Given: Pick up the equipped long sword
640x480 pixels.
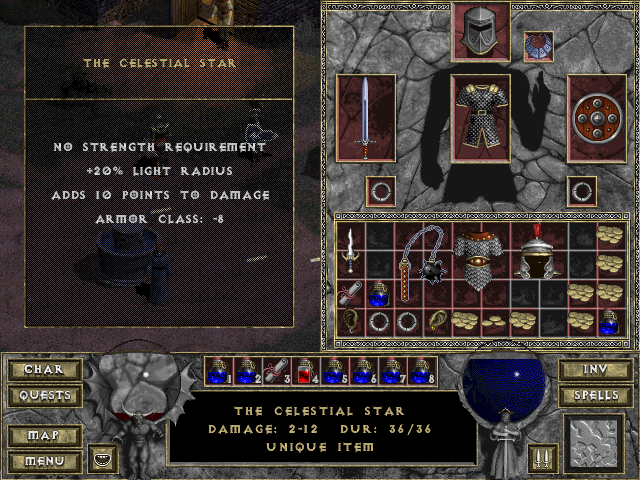Looking at the screenshot, I should coord(367,117).
